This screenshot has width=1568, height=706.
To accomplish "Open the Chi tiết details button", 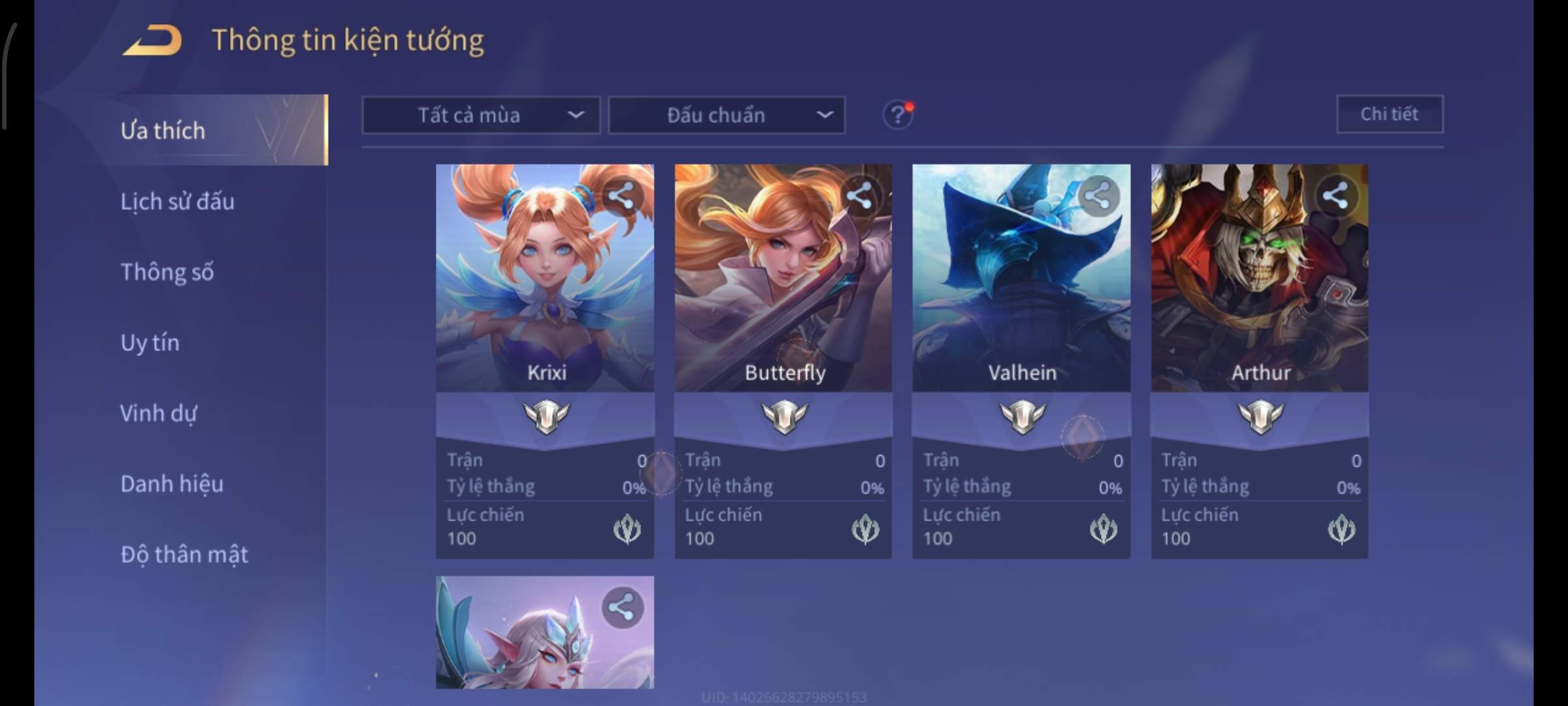I will pyautogui.click(x=1390, y=114).
